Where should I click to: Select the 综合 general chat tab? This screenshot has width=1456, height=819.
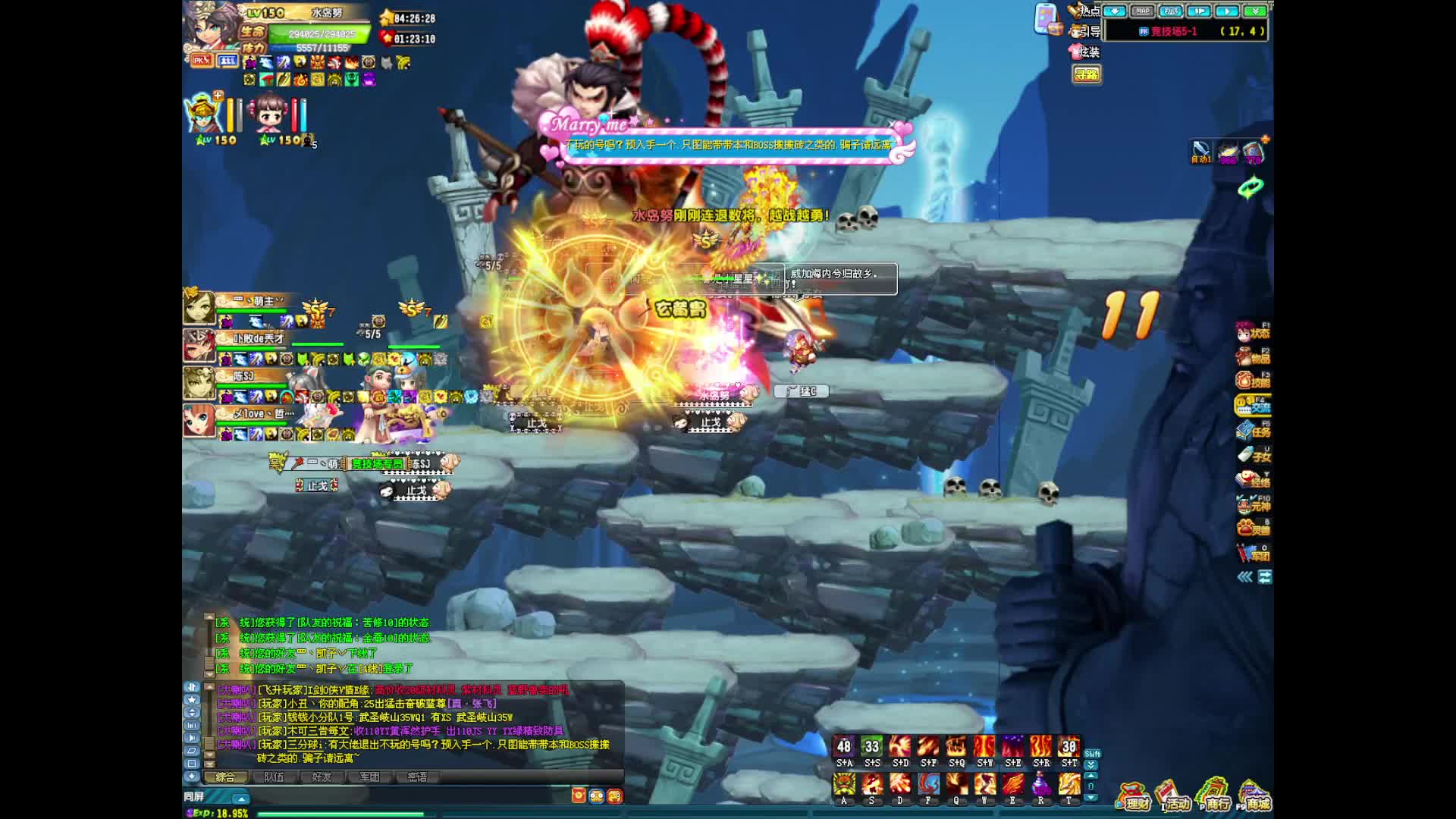[x=226, y=777]
